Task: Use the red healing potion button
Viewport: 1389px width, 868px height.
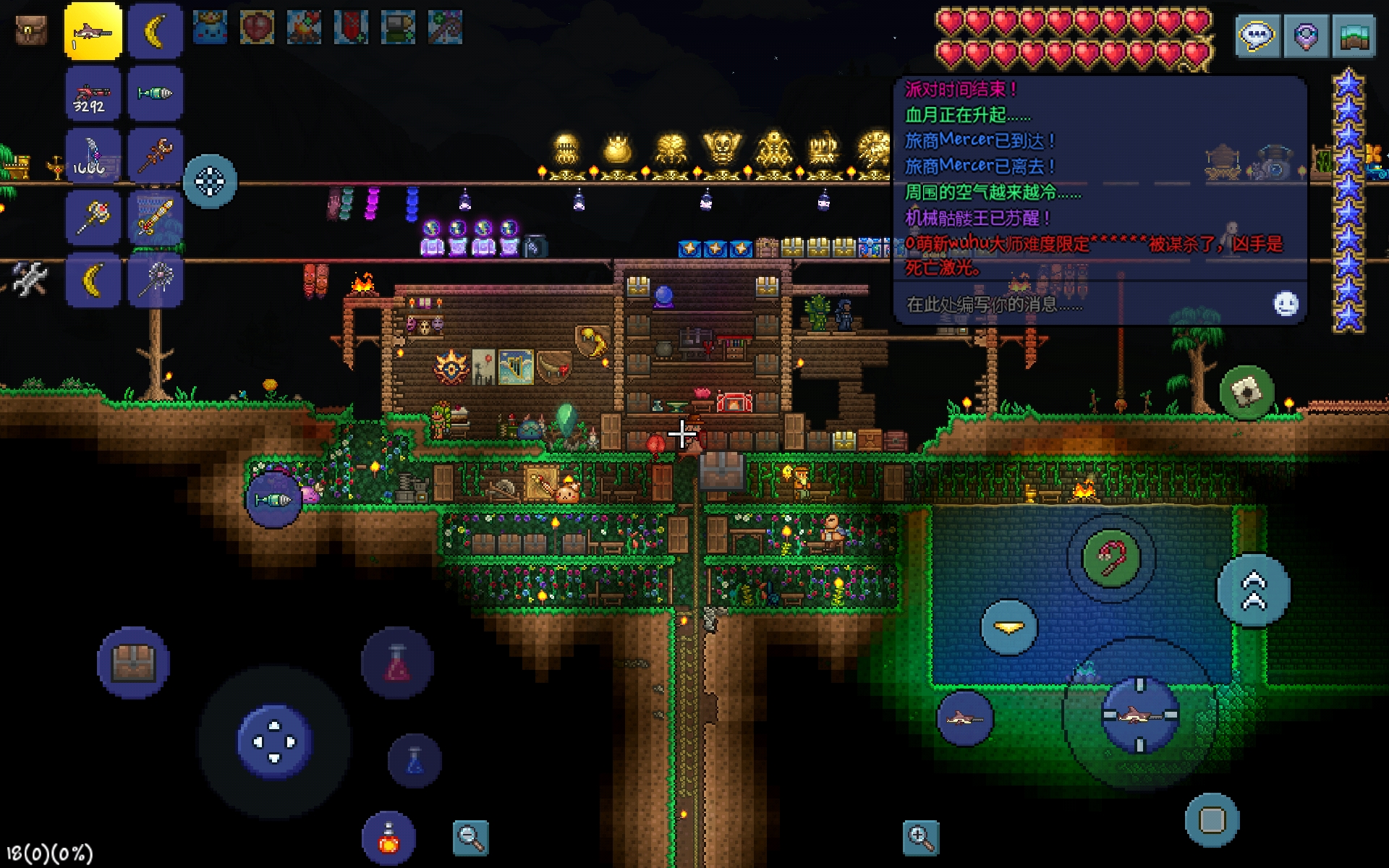Action: point(397,663)
